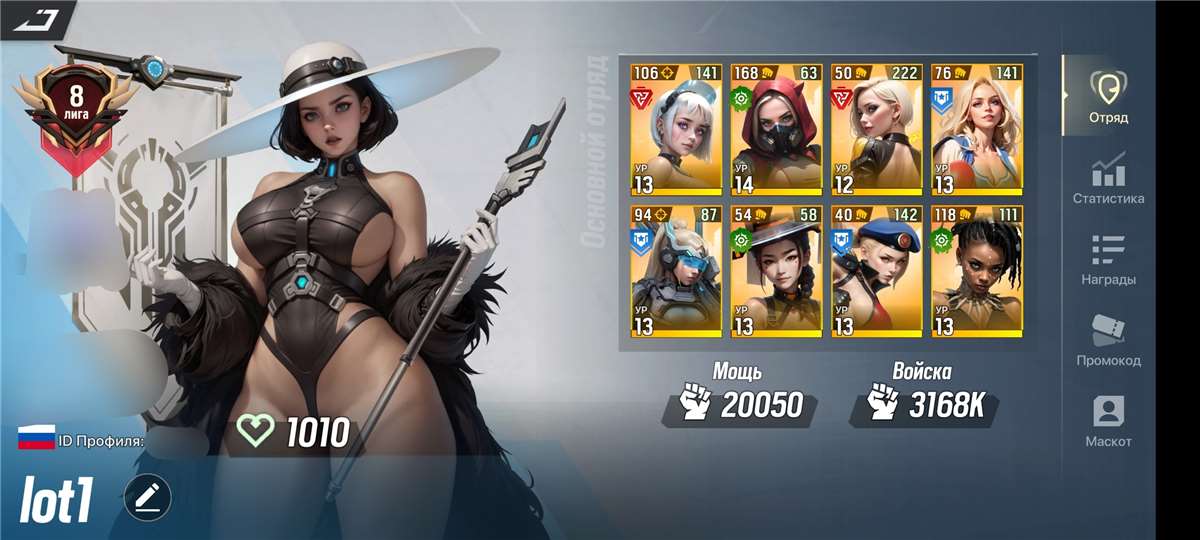Select the blue-beret hero card
This screenshot has width=1200, height=540.
876,271
